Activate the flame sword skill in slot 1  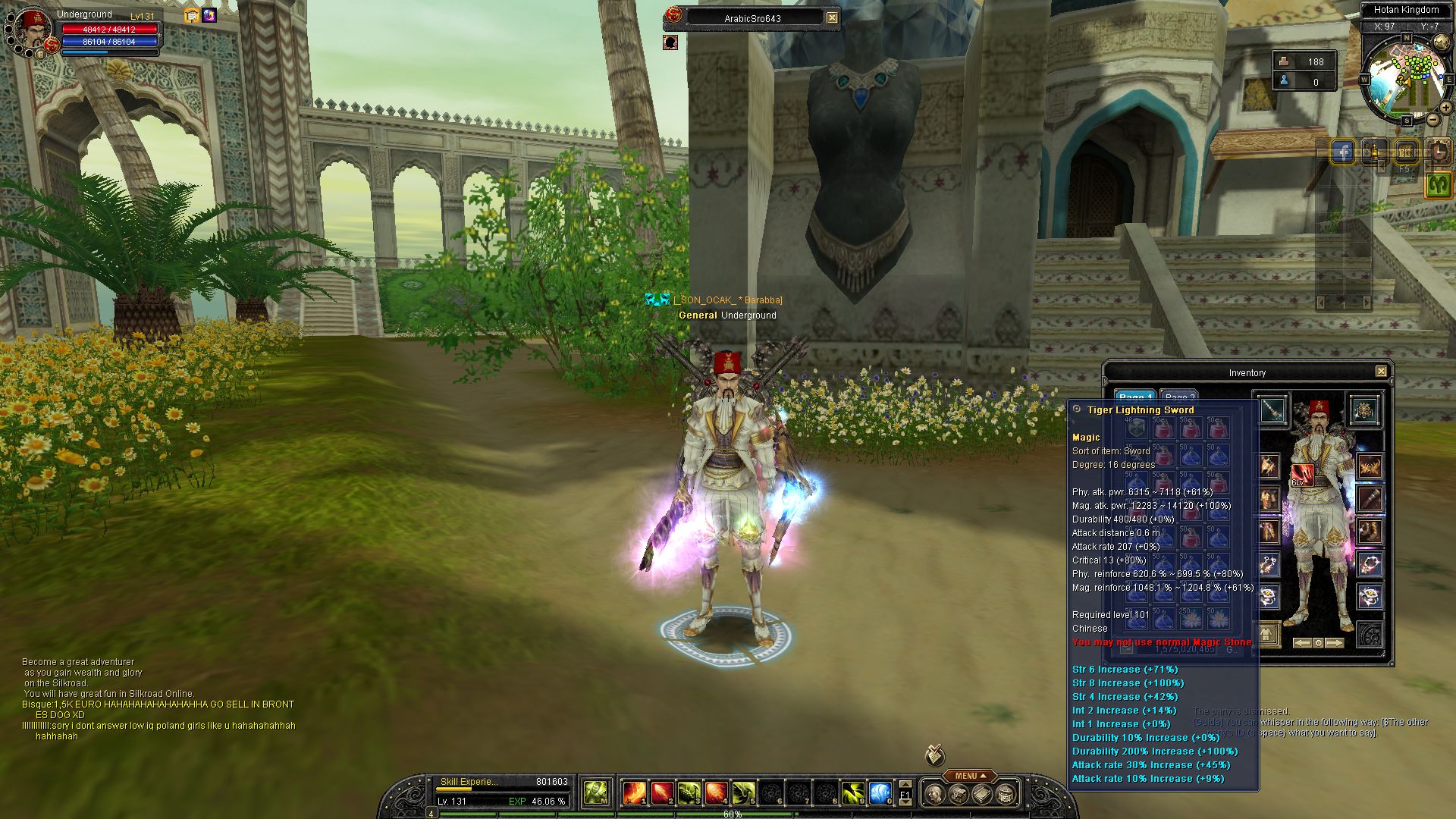(634, 793)
